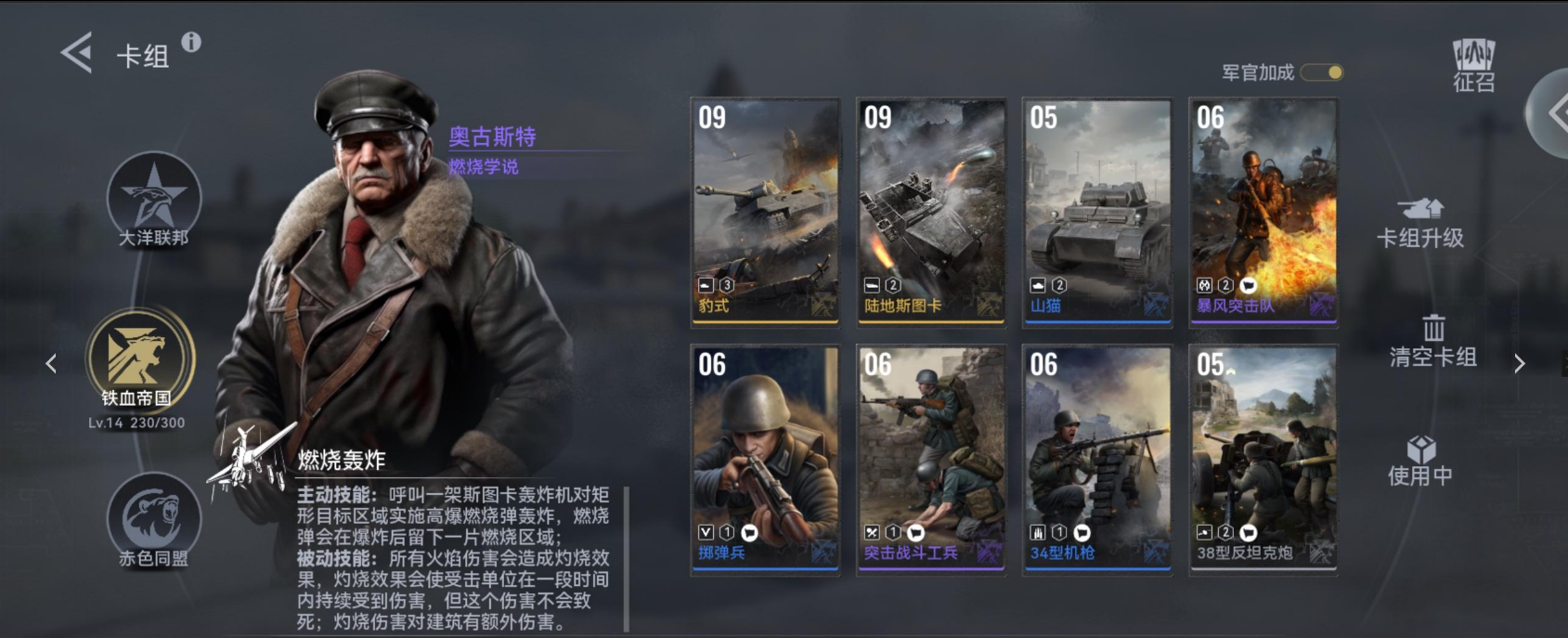1568x638 pixels.
Task: Click the 使用中 deck status button
Action: 1419,462
